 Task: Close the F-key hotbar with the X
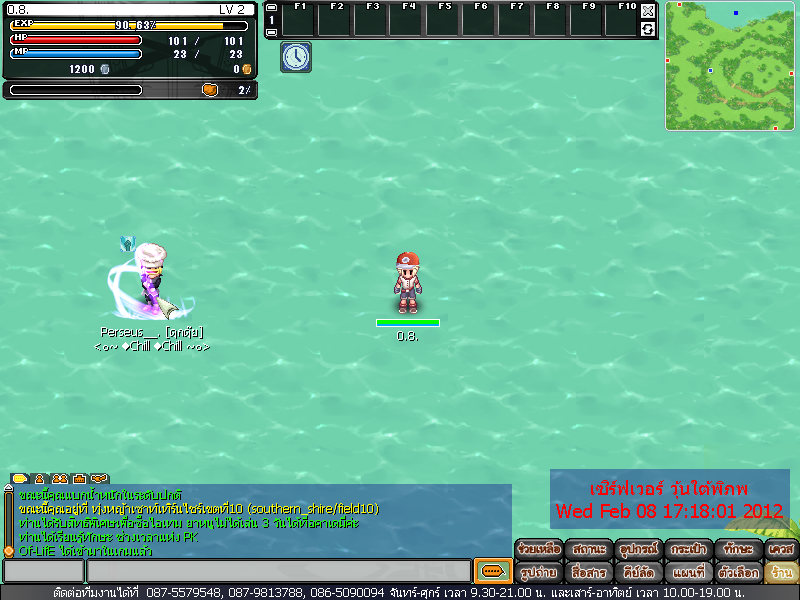point(648,11)
